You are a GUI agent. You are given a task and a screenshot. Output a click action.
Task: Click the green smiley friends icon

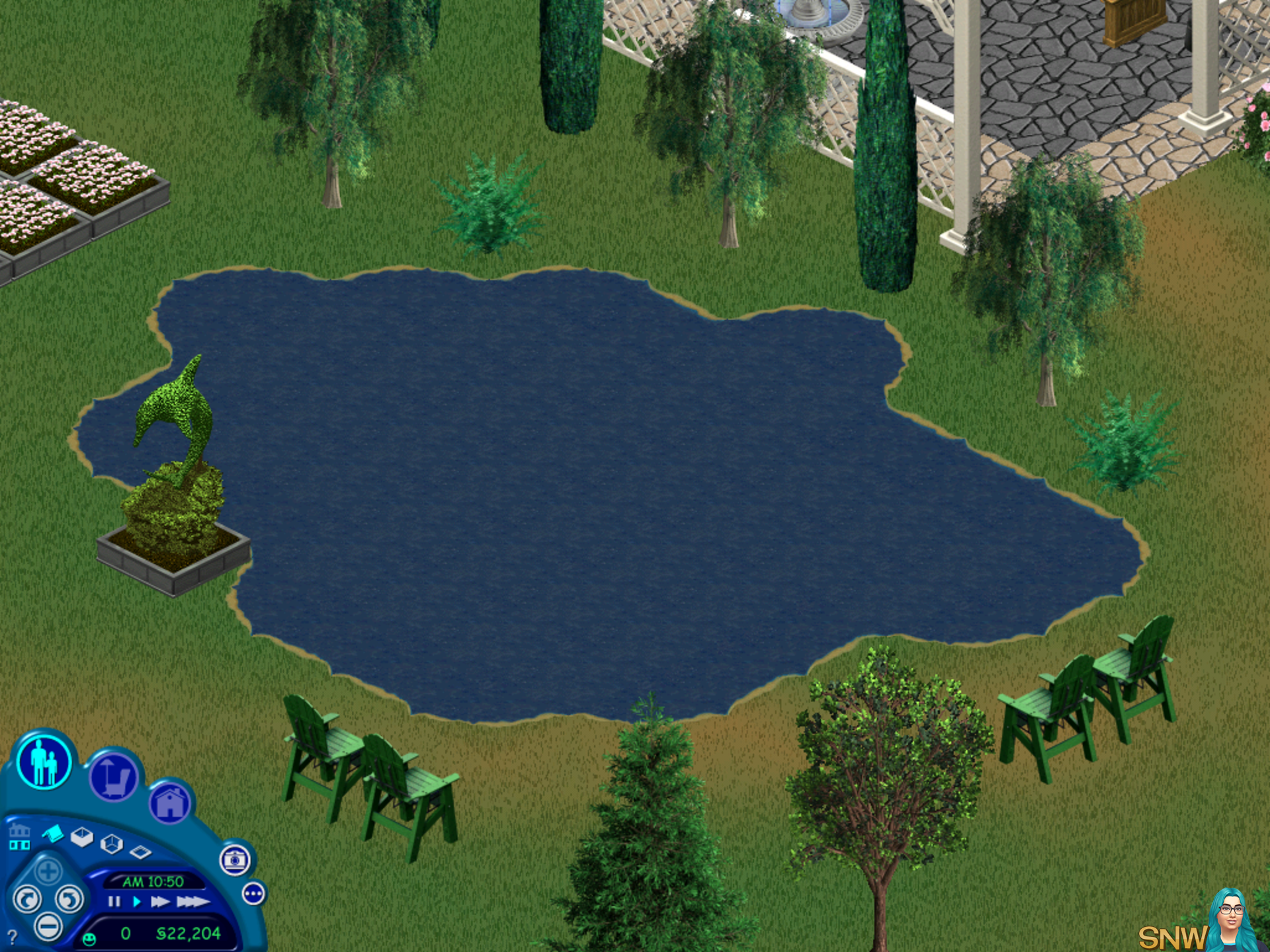pyautogui.click(x=89, y=938)
